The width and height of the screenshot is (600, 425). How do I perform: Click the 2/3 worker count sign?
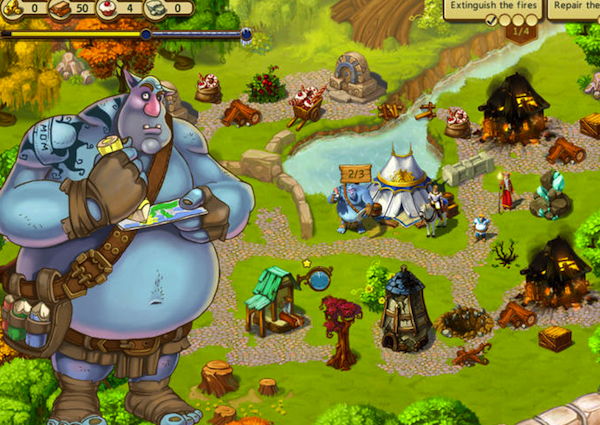(x=354, y=174)
